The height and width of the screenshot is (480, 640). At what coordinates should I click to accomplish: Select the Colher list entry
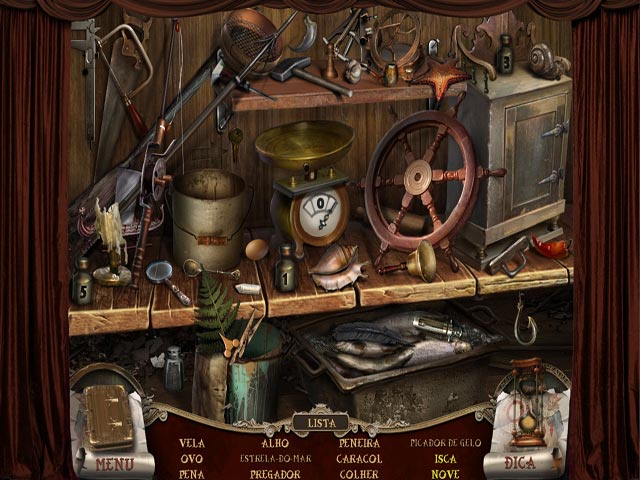point(359,474)
